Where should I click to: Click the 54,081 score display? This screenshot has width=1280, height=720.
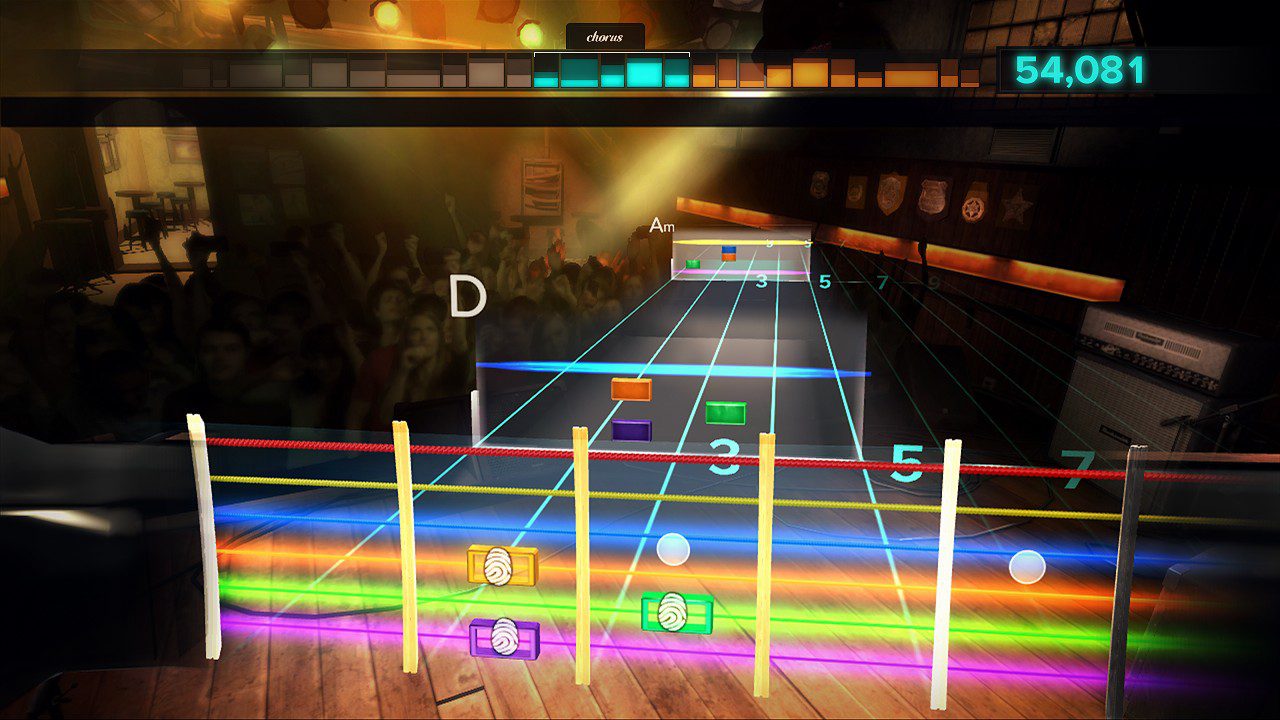(x=1078, y=72)
